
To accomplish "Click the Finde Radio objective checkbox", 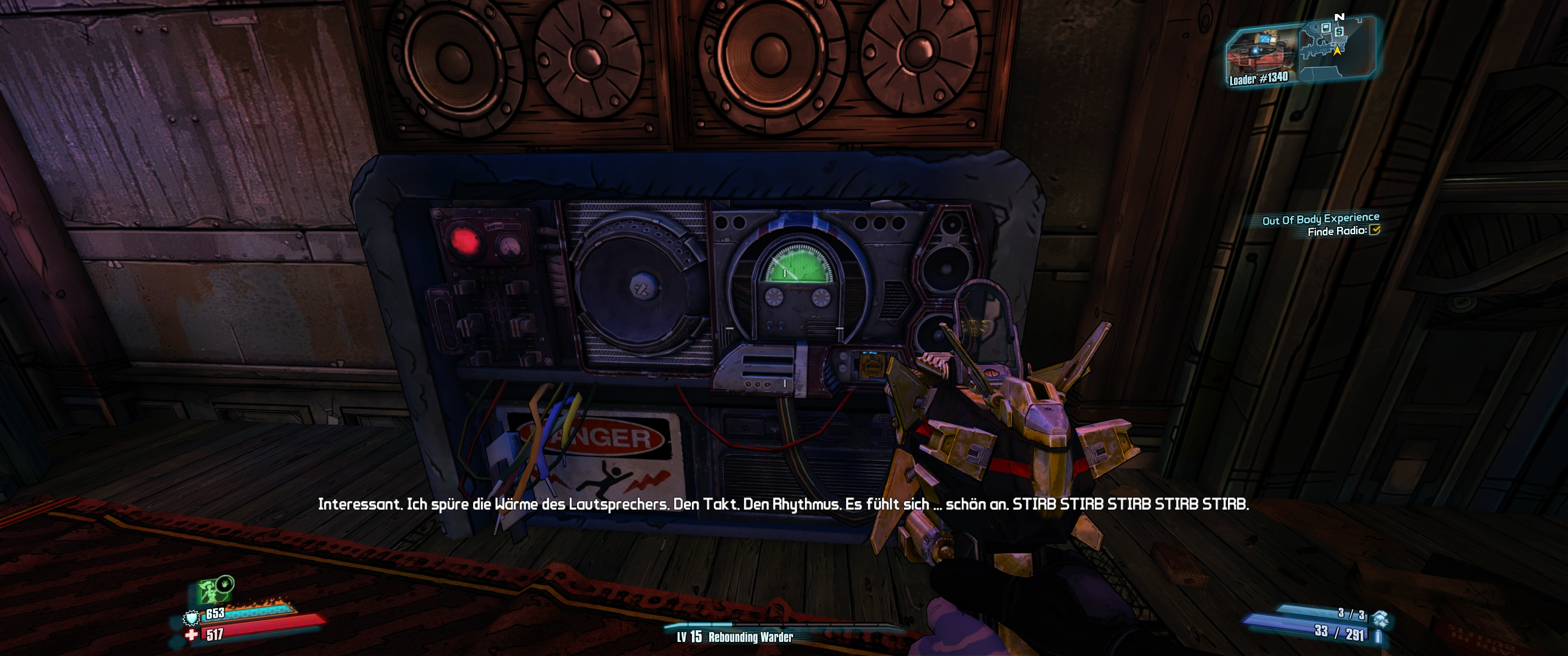I will [x=1374, y=230].
